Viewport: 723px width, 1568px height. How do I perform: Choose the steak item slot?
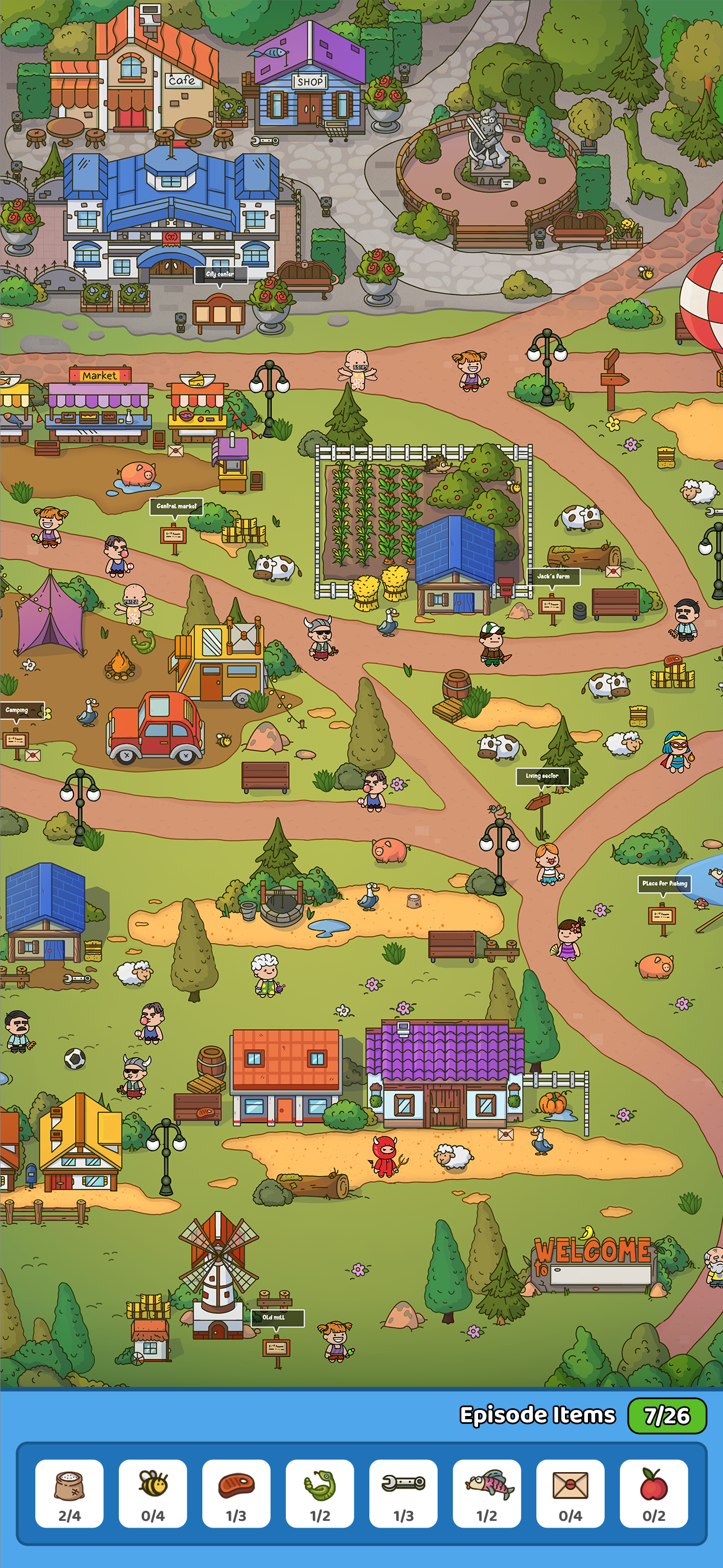coord(236,1492)
